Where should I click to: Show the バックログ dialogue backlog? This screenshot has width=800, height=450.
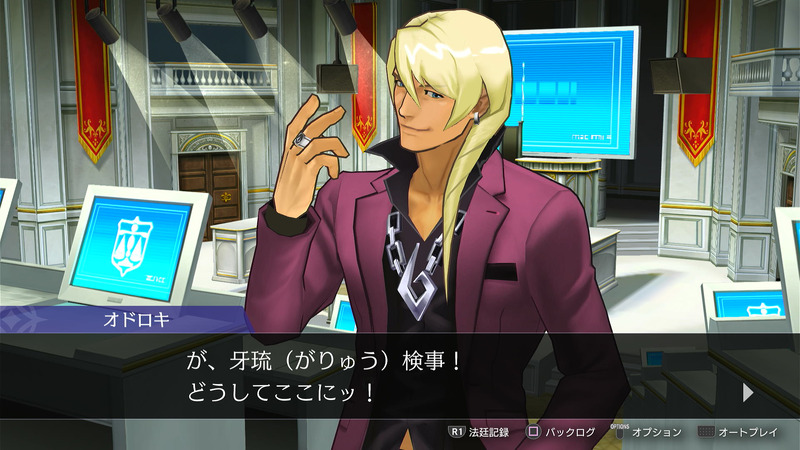(561, 432)
